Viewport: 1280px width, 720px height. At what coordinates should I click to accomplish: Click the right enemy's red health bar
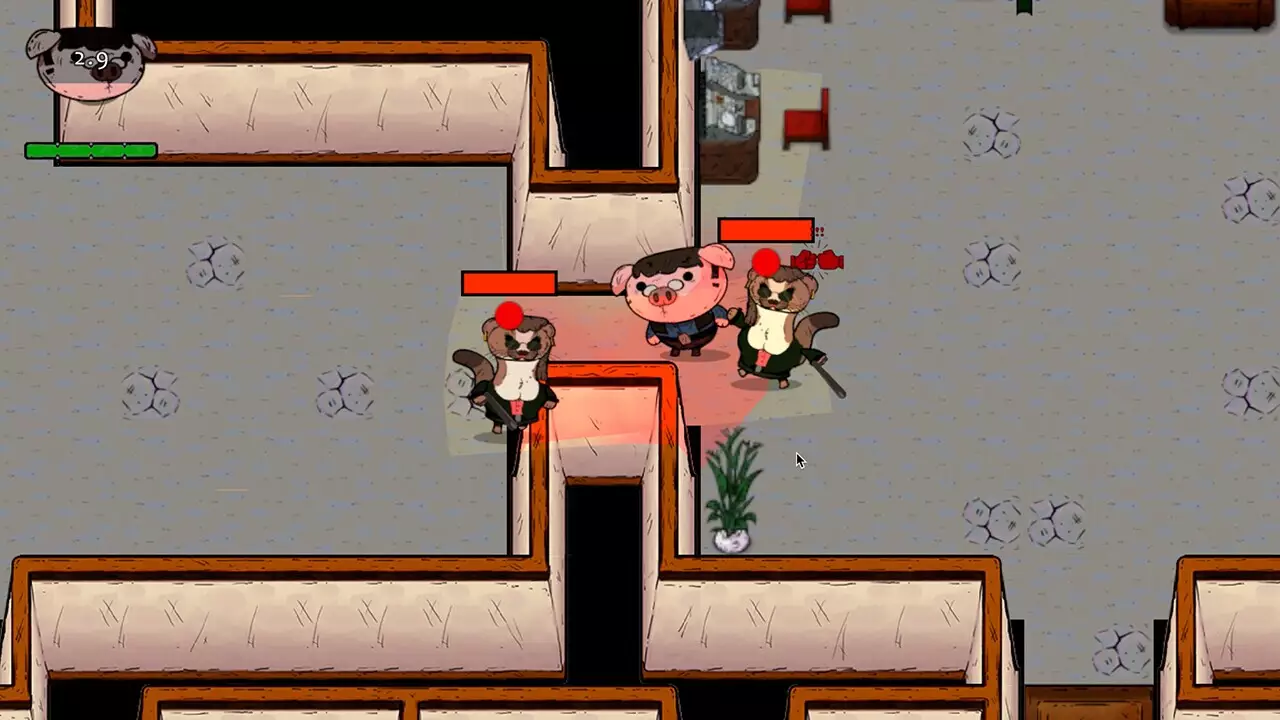tap(765, 229)
